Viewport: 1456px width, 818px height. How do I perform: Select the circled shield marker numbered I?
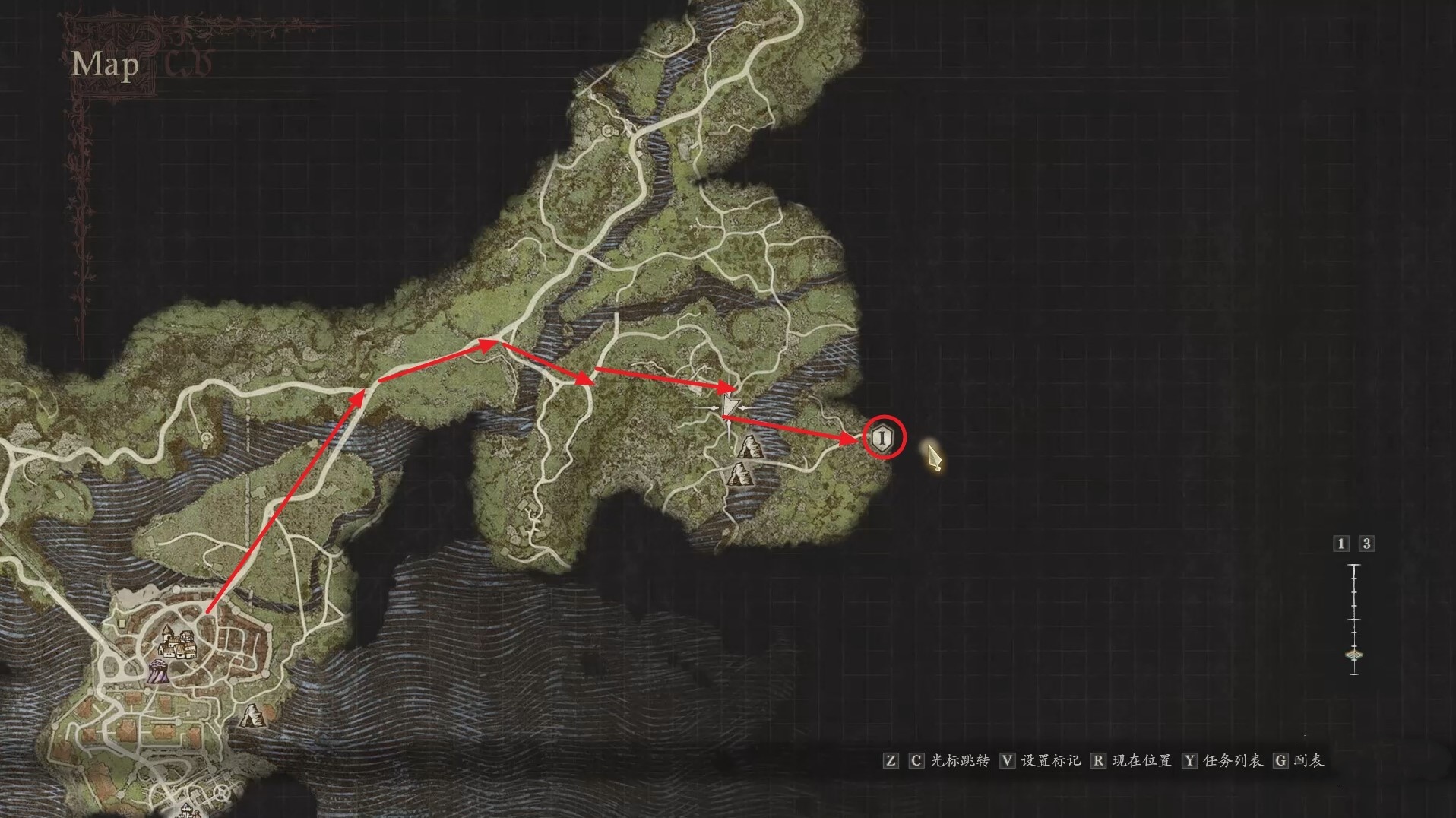click(882, 438)
